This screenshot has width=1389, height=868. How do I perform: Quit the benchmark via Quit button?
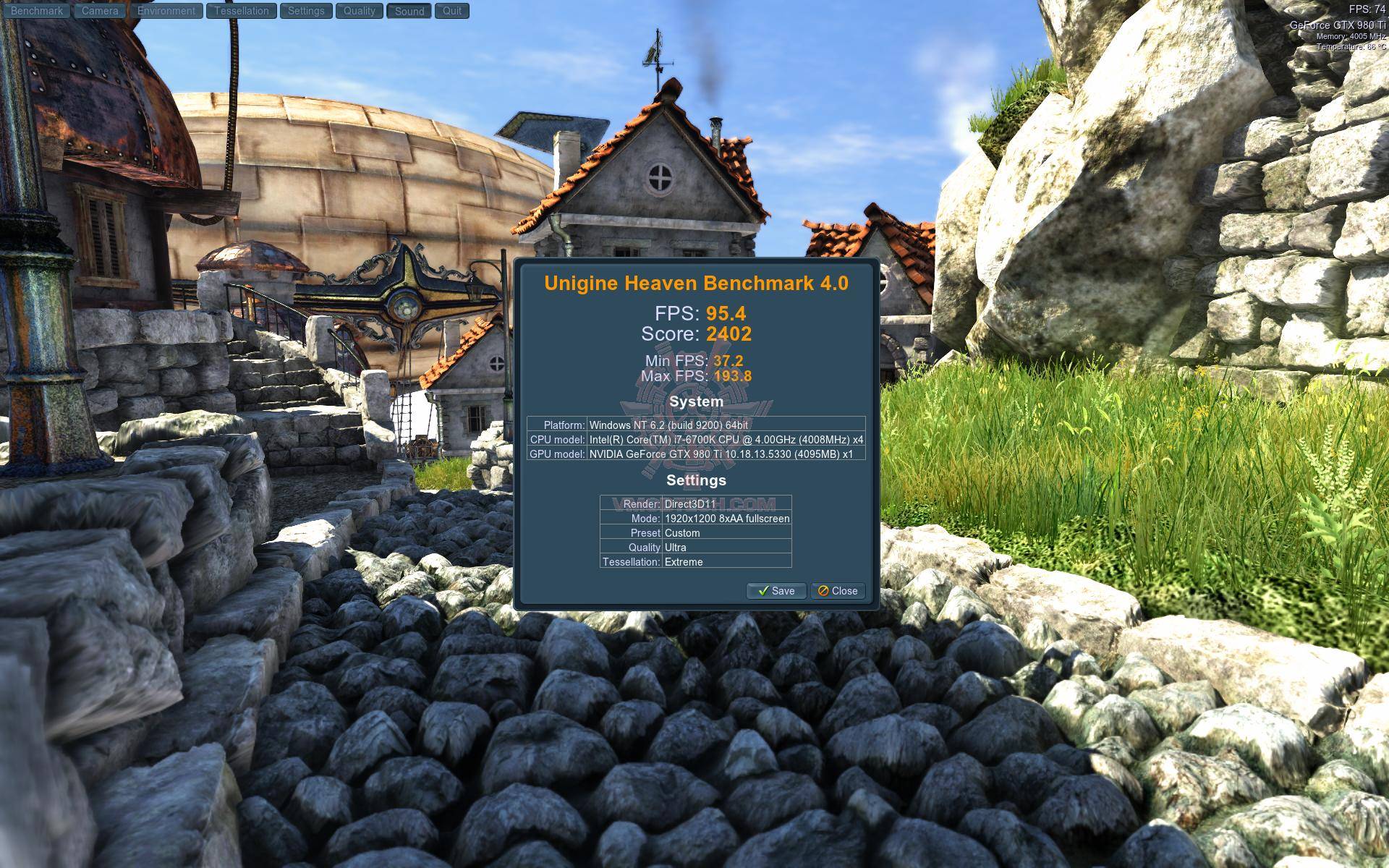coord(452,11)
